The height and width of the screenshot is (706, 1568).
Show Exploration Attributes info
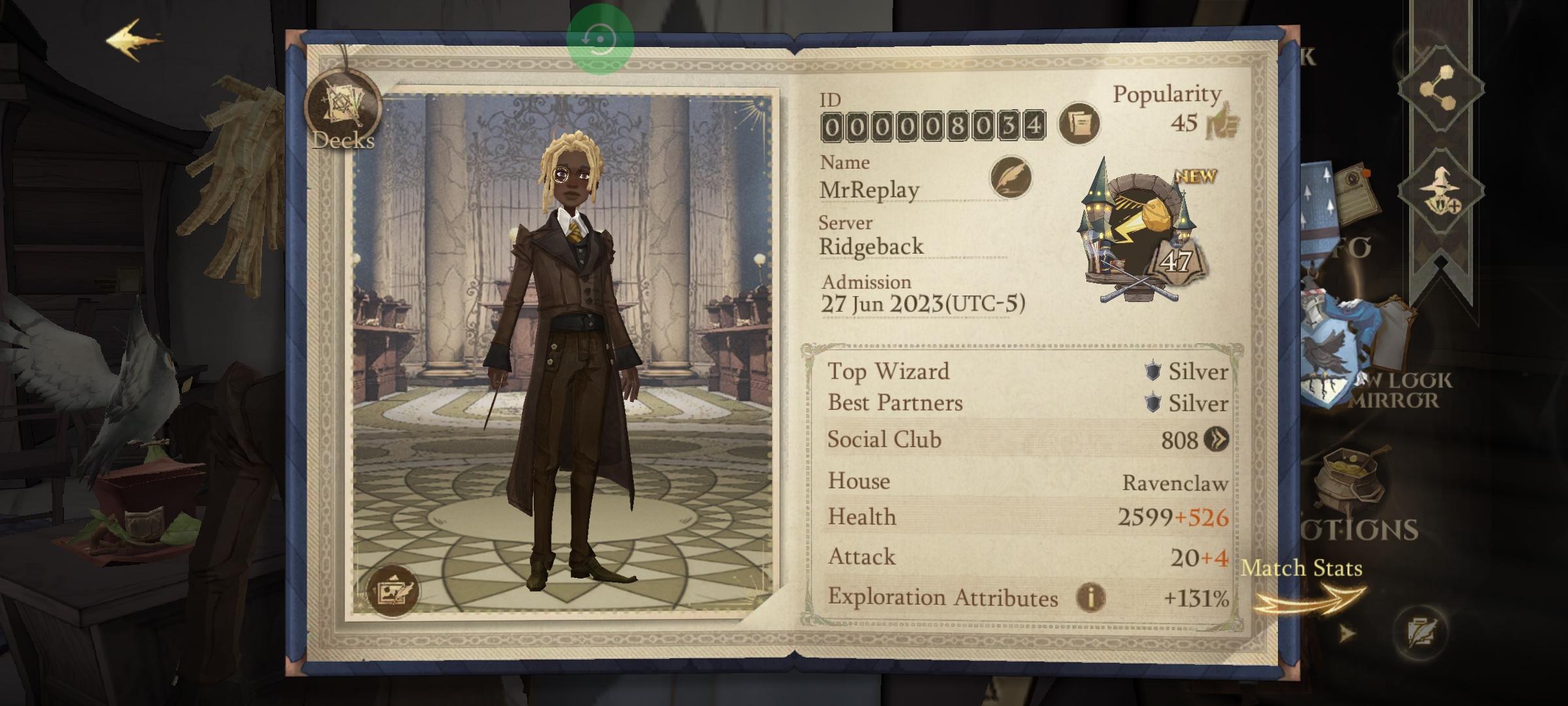[1090, 597]
